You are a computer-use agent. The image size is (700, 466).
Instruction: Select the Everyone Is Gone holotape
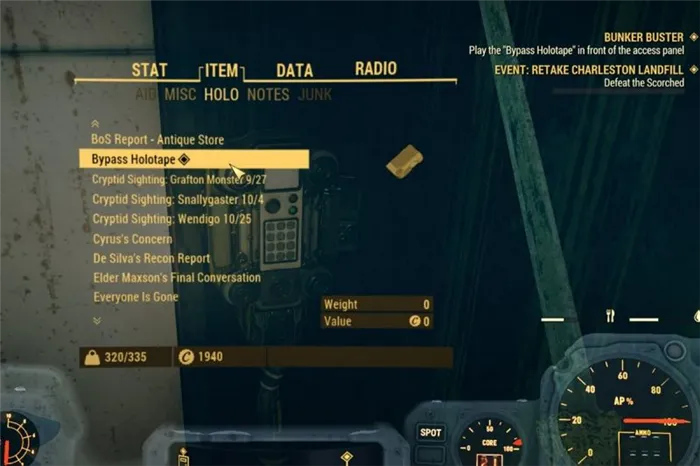[x=135, y=297]
